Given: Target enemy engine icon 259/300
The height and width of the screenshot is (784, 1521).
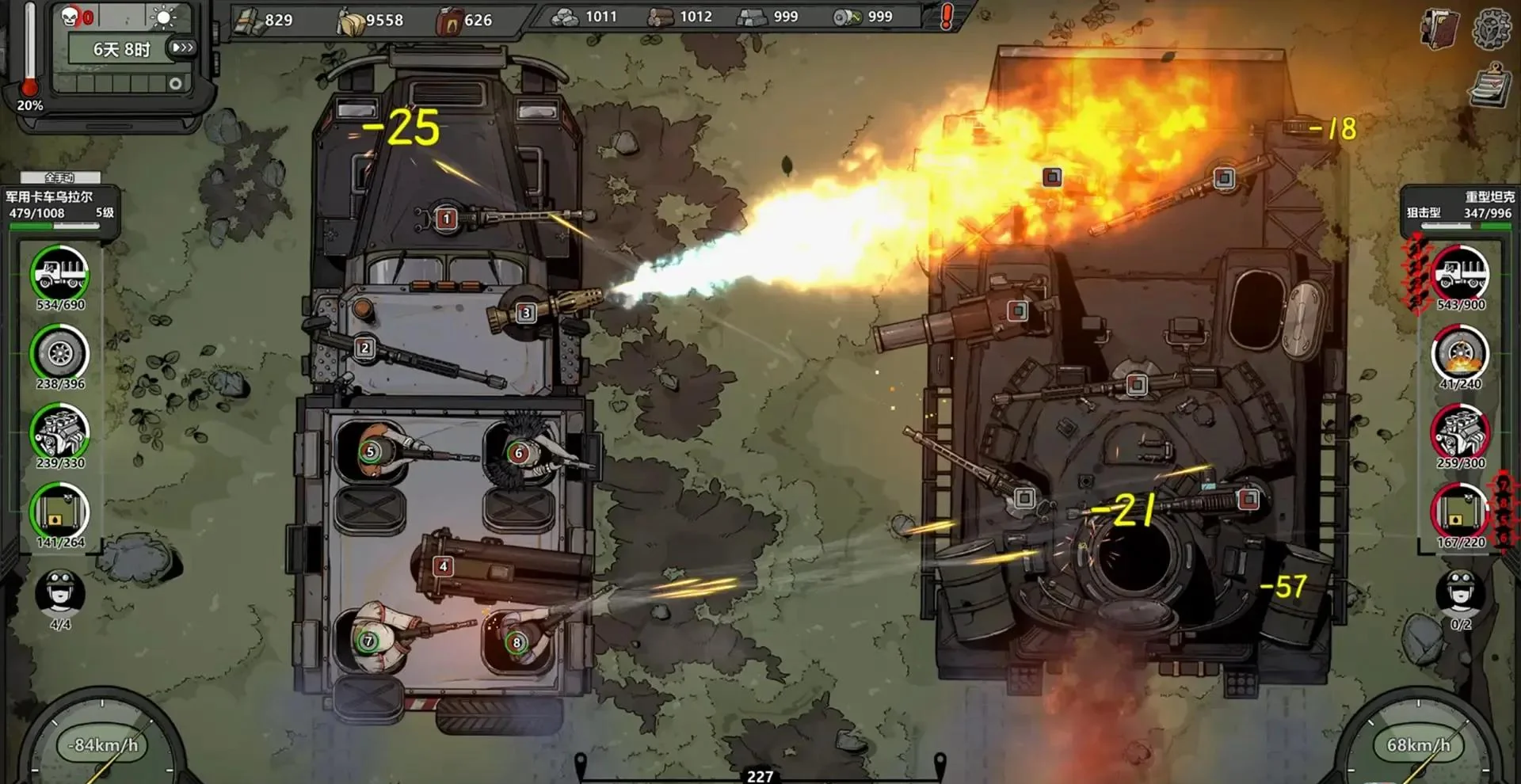Looking at the screenshot, I should 1461,432.
